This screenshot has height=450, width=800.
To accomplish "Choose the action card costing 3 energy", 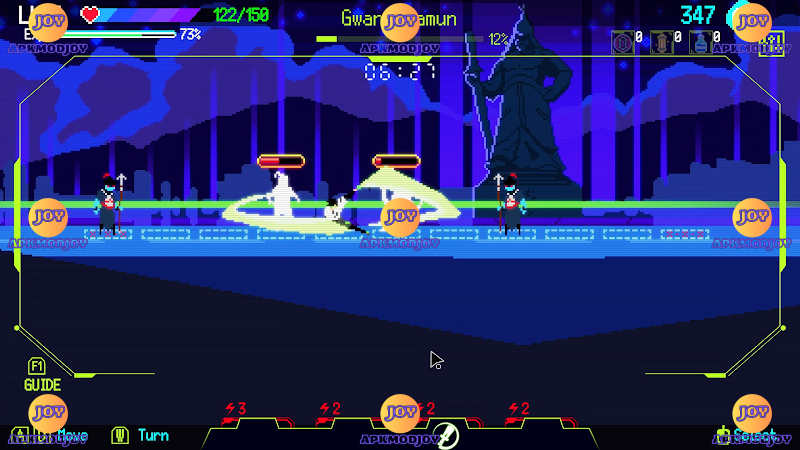I will 235,411.
